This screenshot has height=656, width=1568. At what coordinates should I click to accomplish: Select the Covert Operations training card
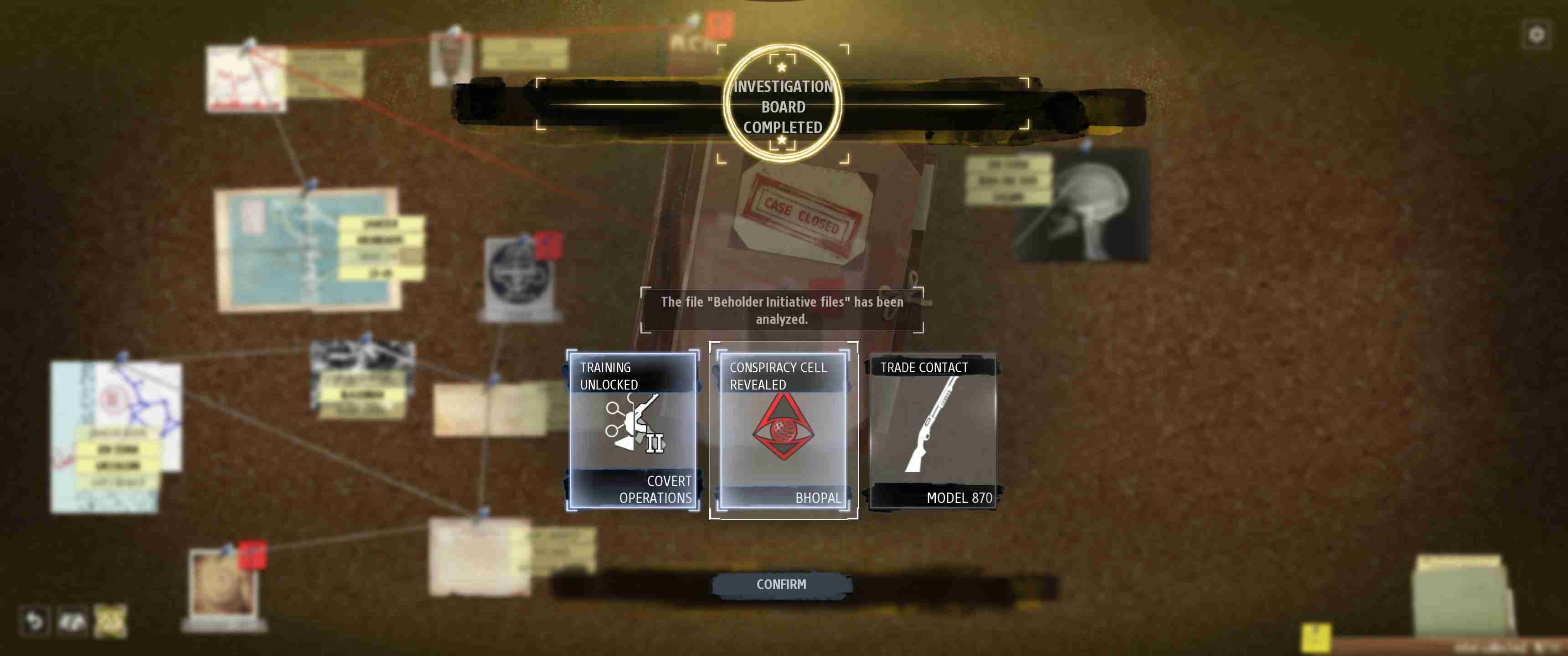point(633,430)
